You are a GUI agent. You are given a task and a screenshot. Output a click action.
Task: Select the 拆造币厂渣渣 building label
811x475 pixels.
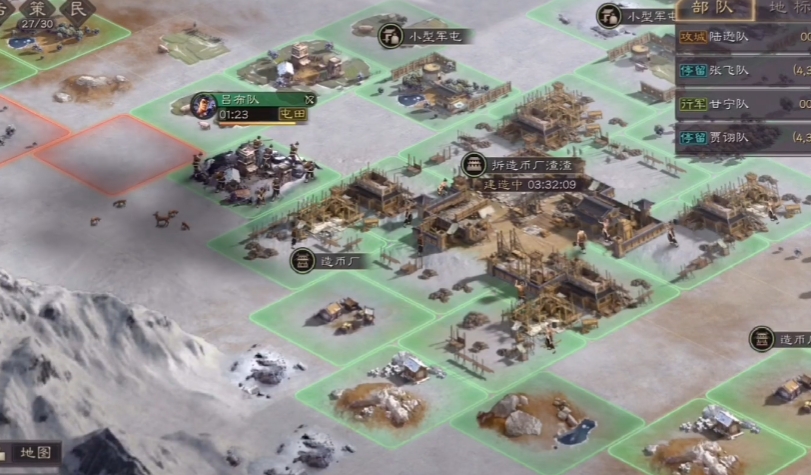coord(518,166)
